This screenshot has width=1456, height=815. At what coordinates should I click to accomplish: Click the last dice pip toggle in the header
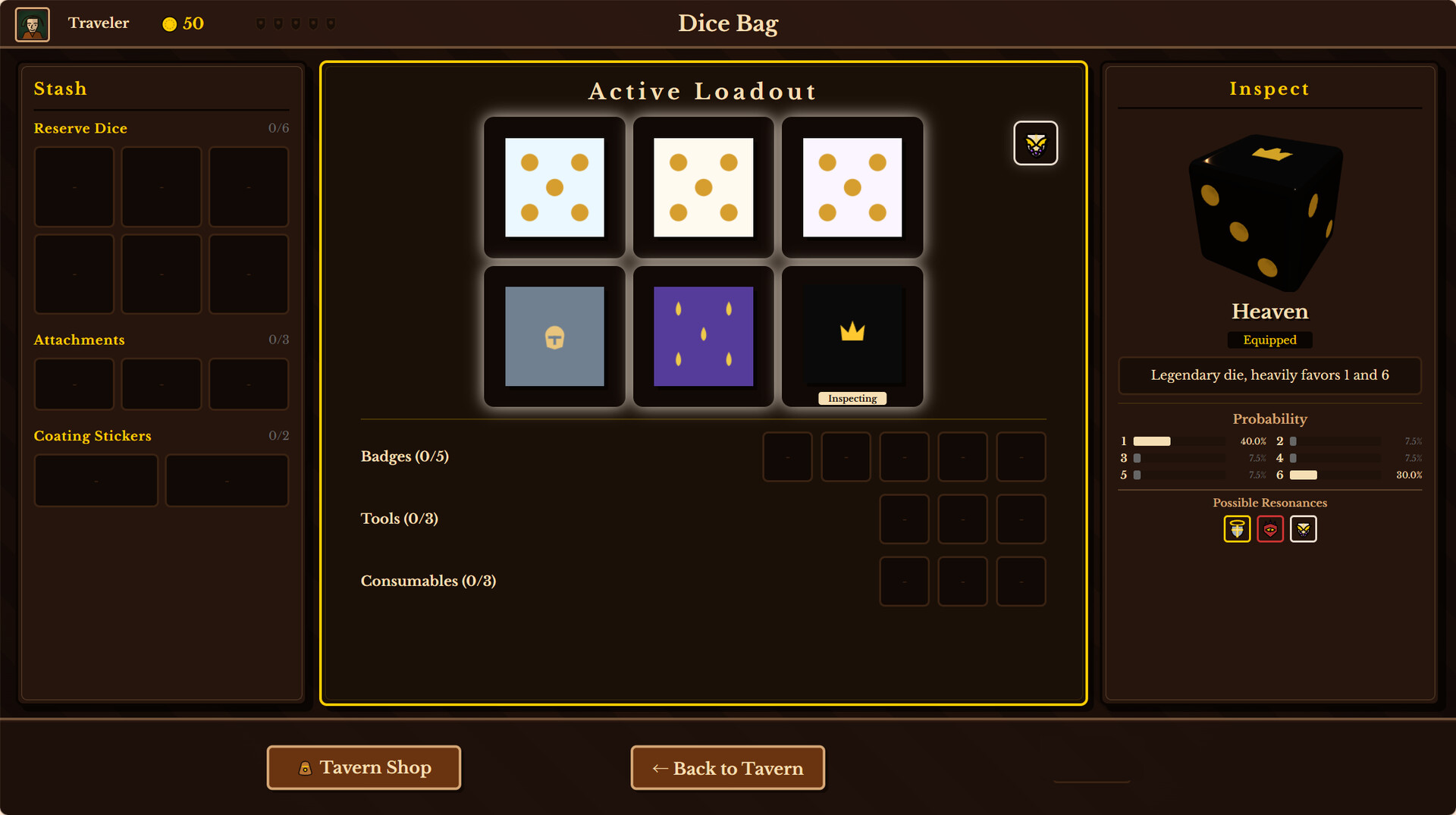331,23
